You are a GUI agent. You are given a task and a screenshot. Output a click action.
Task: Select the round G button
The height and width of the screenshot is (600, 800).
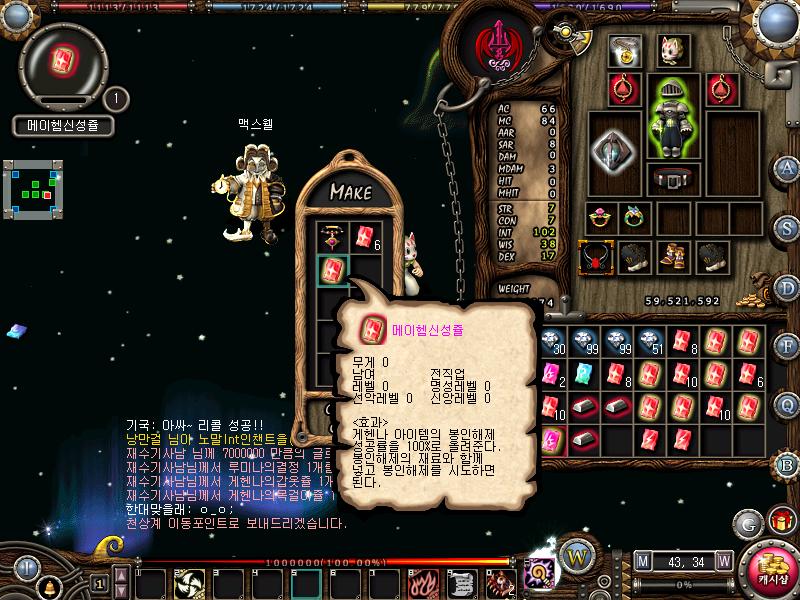(x=748, y=523)
